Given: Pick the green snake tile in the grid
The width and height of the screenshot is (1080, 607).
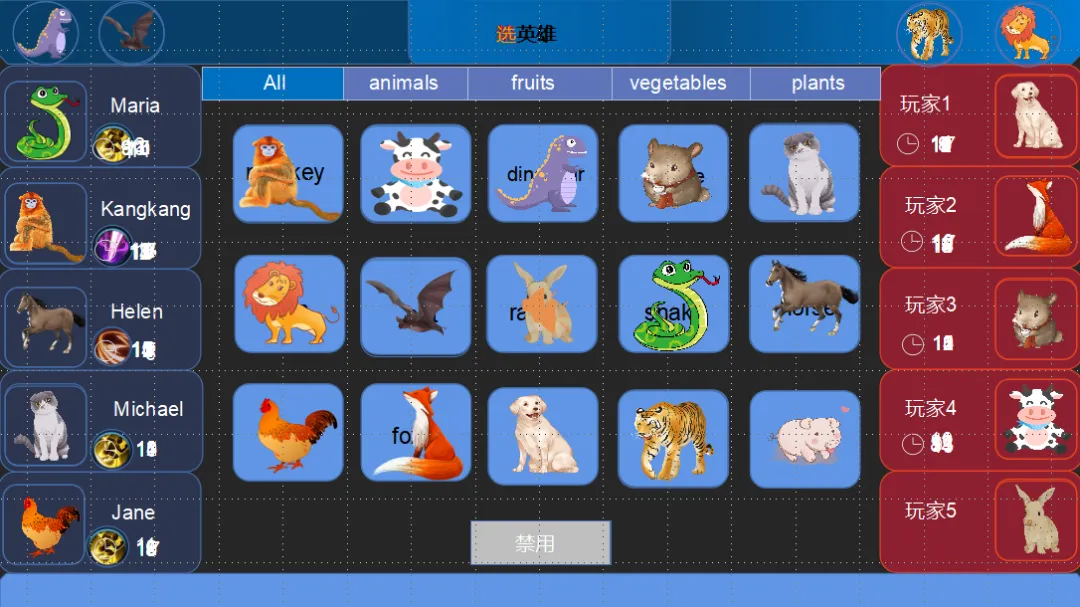Looking at the screenshot, I should click(673, 304).
